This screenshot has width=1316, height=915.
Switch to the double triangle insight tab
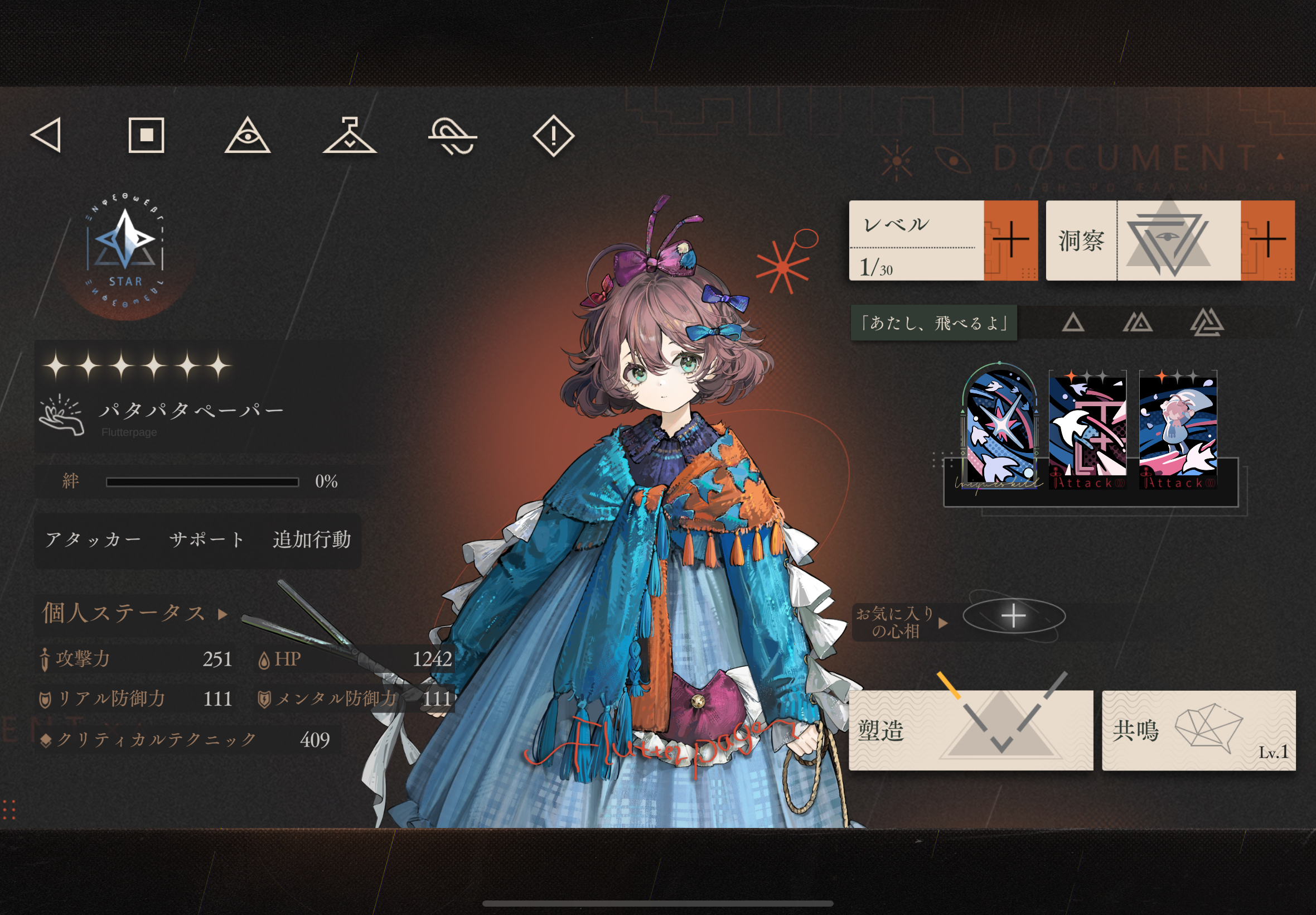click(x=1138, y=324)
